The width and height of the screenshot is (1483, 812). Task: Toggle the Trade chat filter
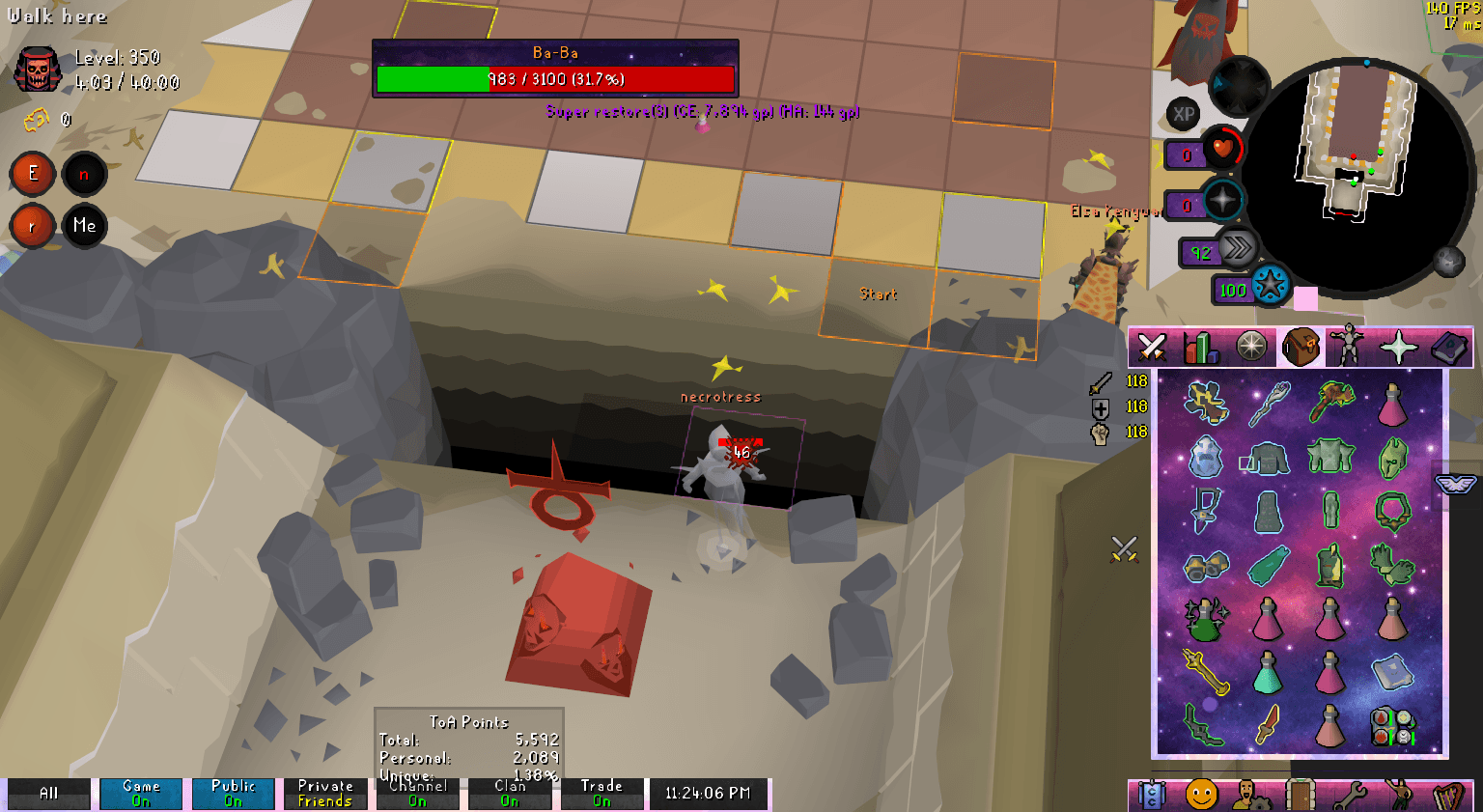(x=602, y=794)
